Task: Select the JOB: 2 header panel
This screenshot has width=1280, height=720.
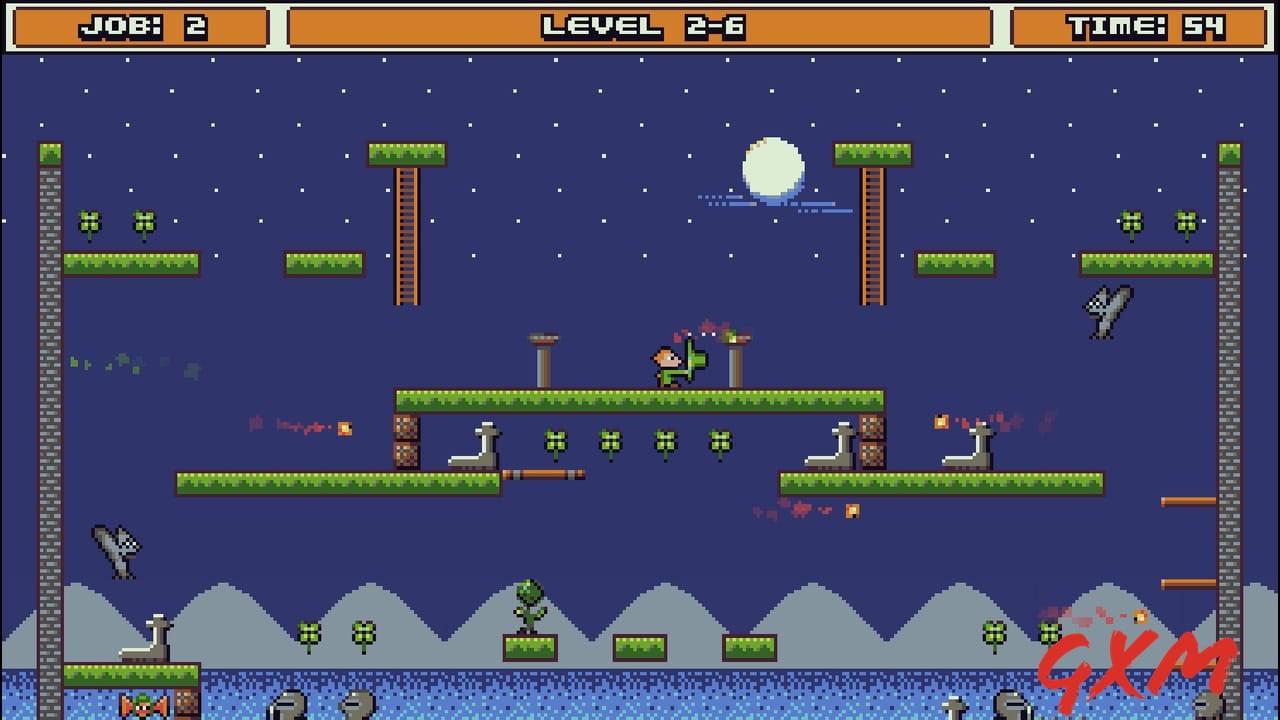Action: coord(140,24)
